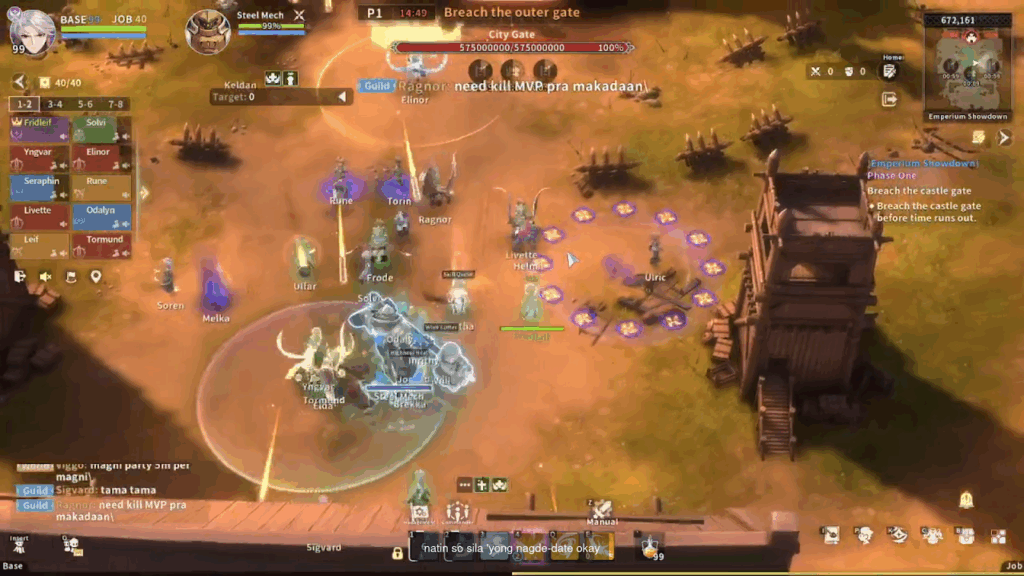Switch to the 3-4 party group tab
1024x576 pixels.
(x=55, y=104)
